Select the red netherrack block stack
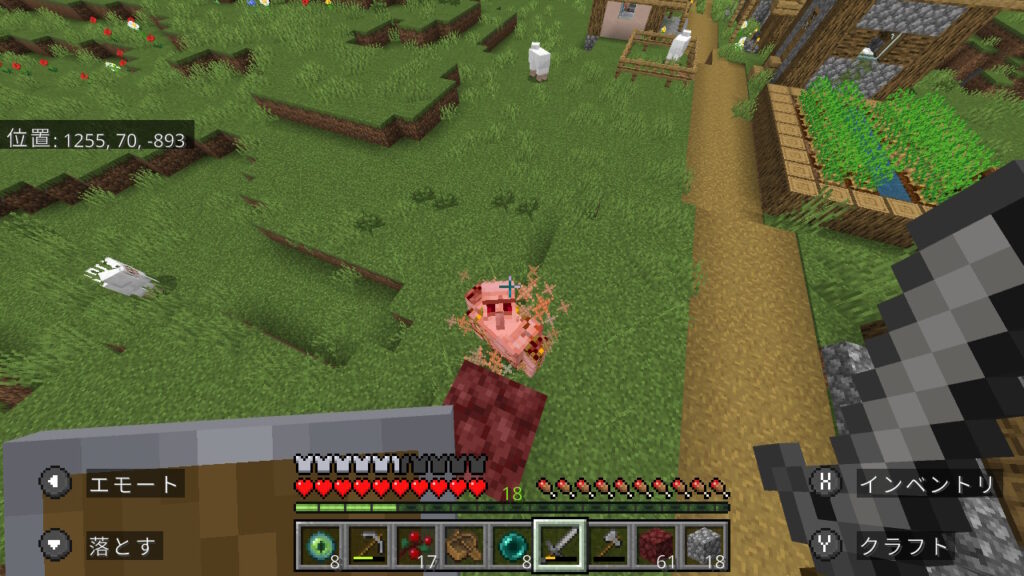This screenshot has height=576, width=1024. click(655, 545)
